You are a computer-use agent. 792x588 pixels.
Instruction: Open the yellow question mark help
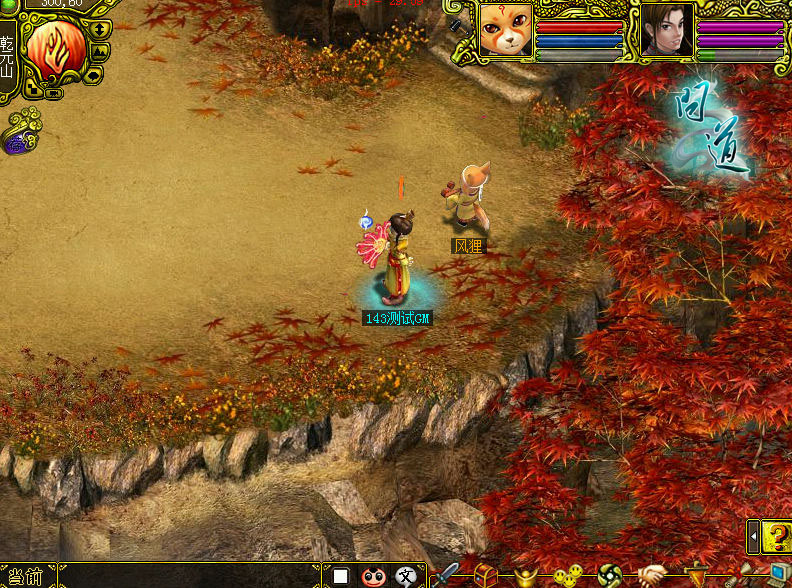point(775,537)
